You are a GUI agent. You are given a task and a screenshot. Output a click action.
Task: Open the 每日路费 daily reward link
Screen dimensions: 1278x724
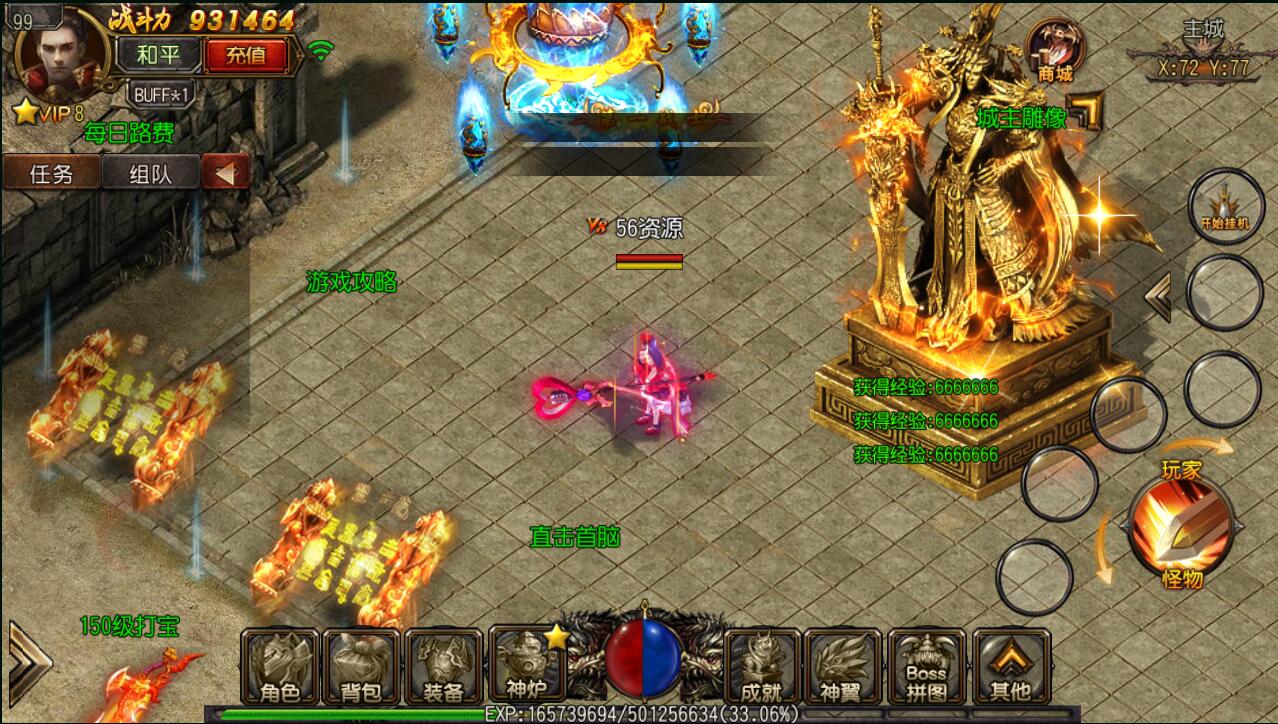pyautogui.click(x=129, y=132)
